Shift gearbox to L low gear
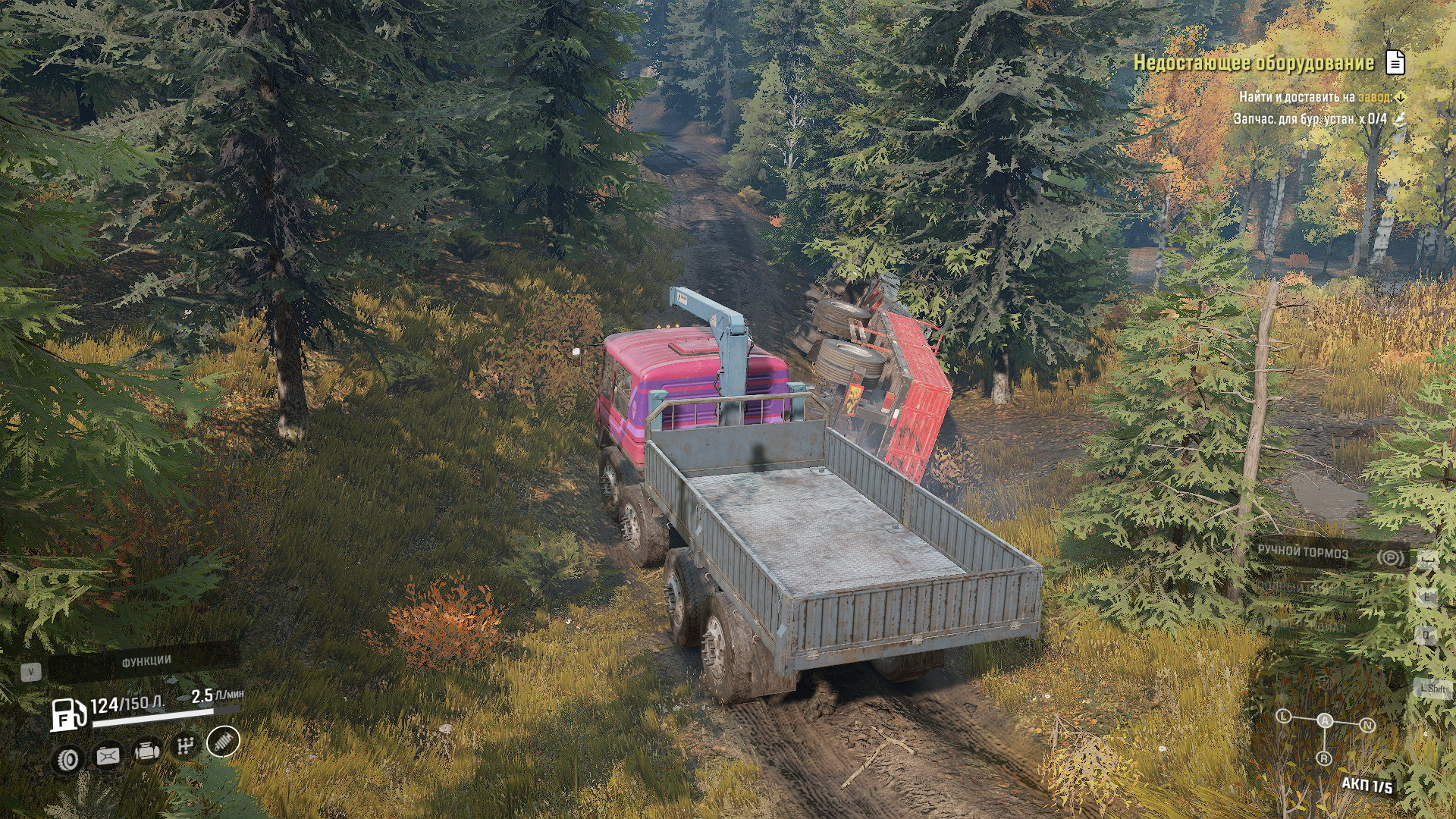The height and width of the screenshot is (819, 1456). click(x=1283, y=716)
